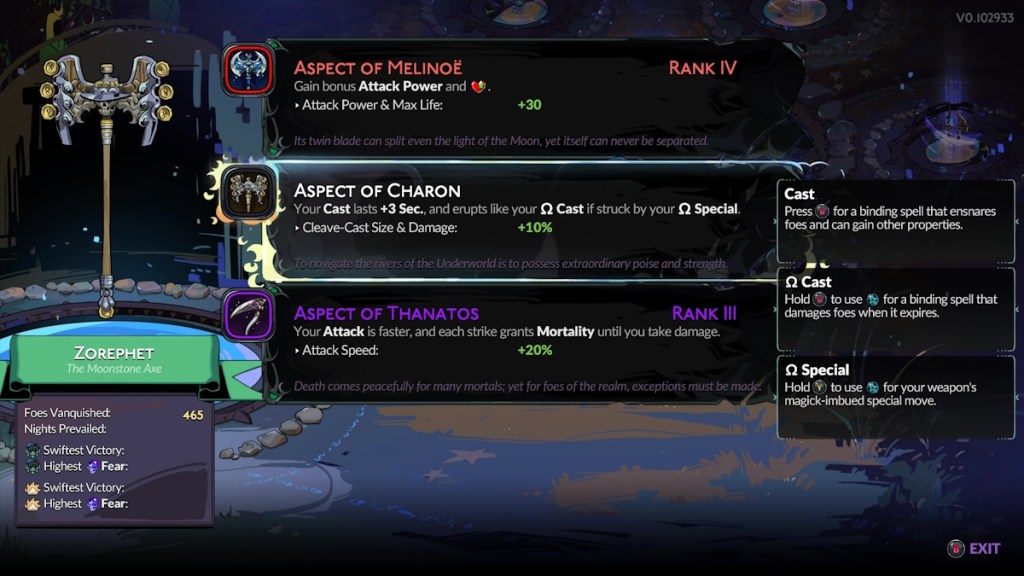Image resolution: width=1024 pixels, height=576 pixels.
Task: Exit the weapon aspects screen
Action: pyautogui.click(x=974, y=548)
